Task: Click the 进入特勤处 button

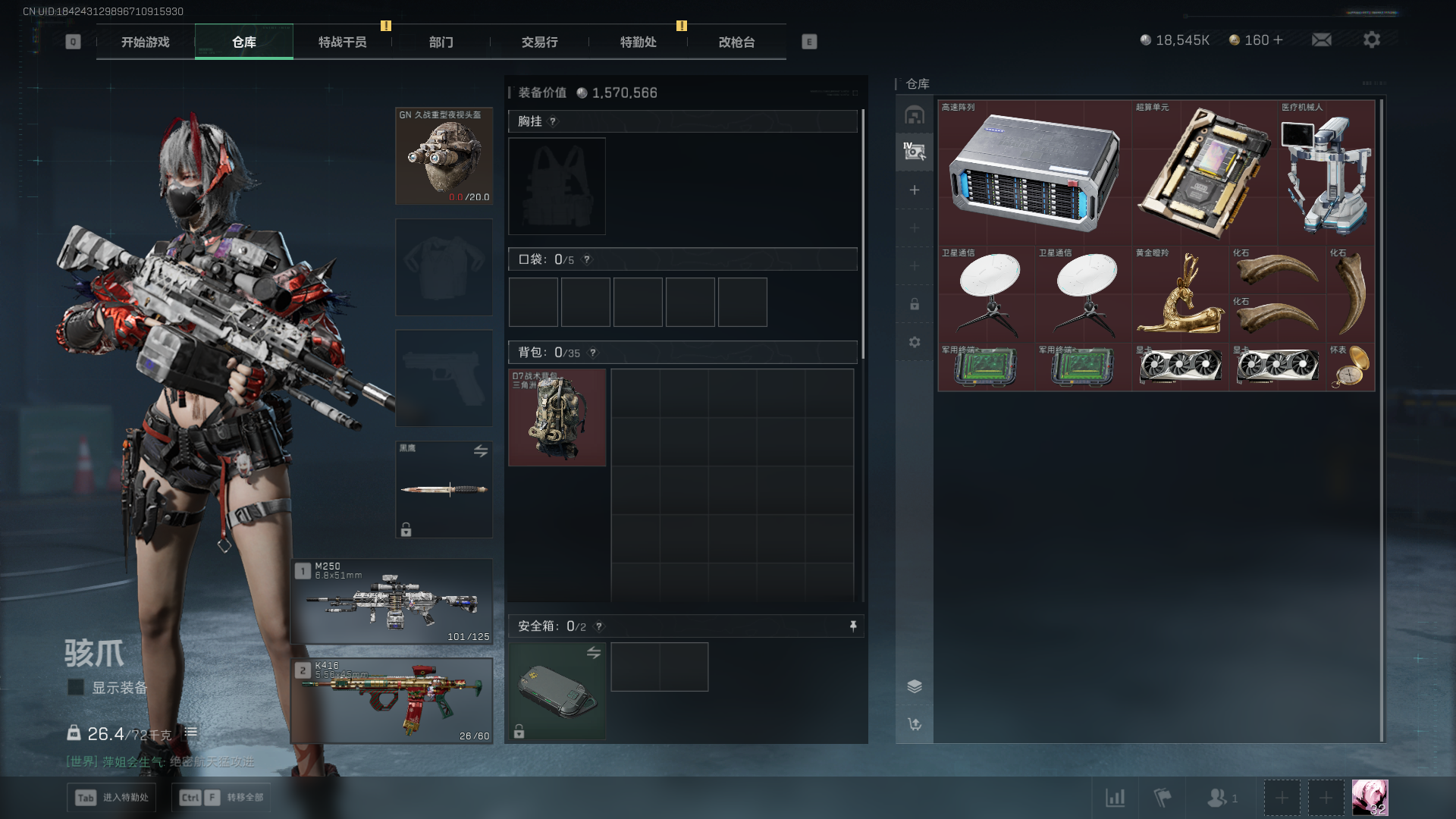Action: pos(111,798)
